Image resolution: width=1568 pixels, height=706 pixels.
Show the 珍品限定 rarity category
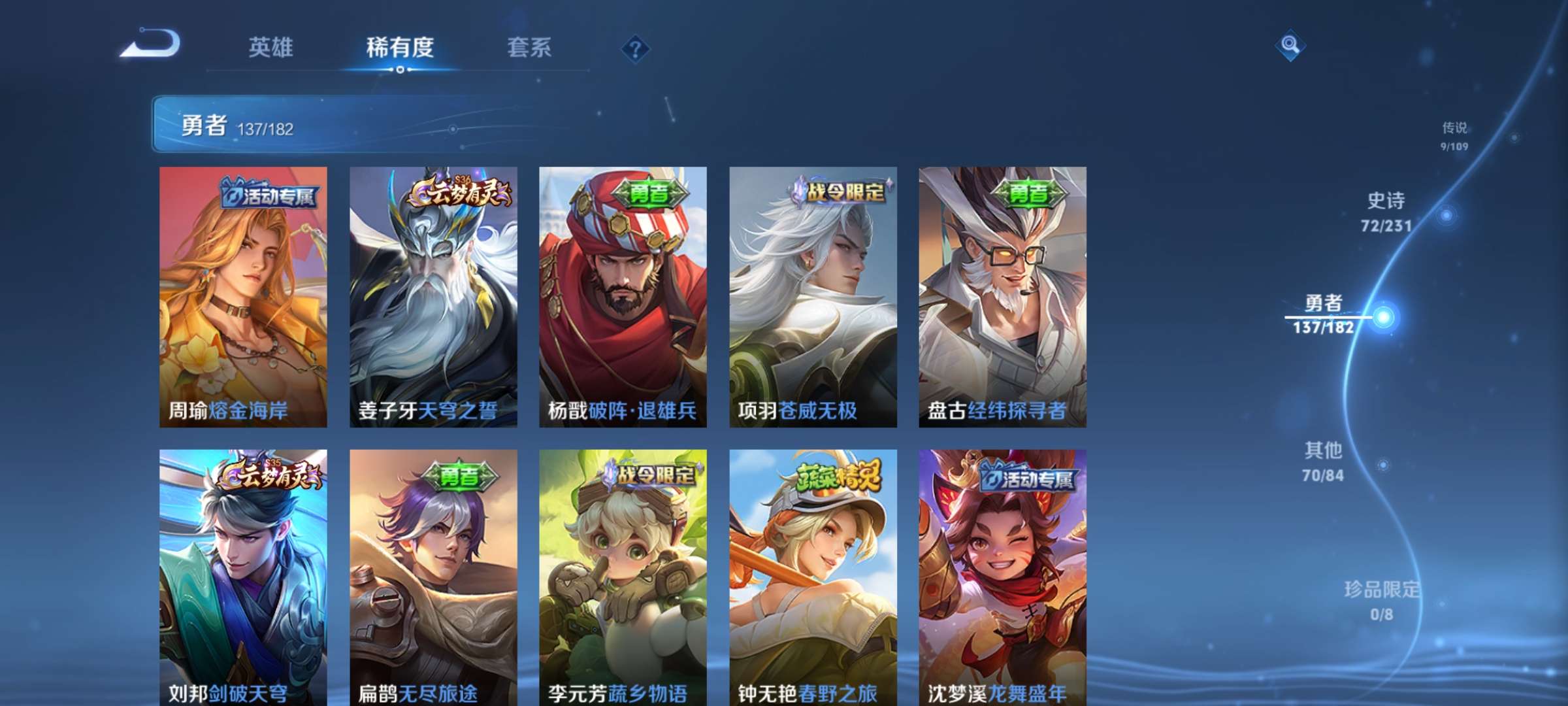[x=1382, y=600]
